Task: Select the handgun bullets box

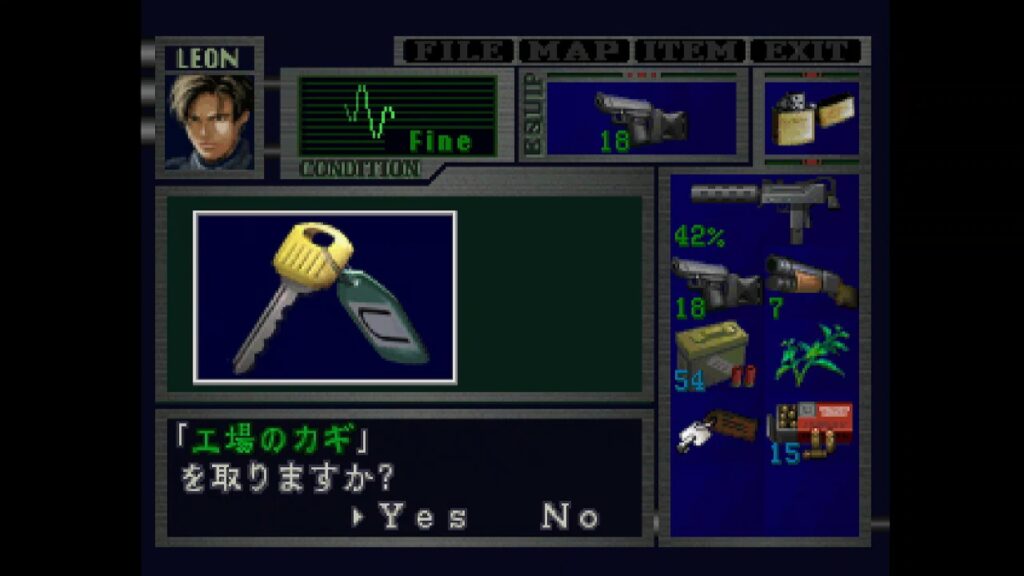Action: 811,430
